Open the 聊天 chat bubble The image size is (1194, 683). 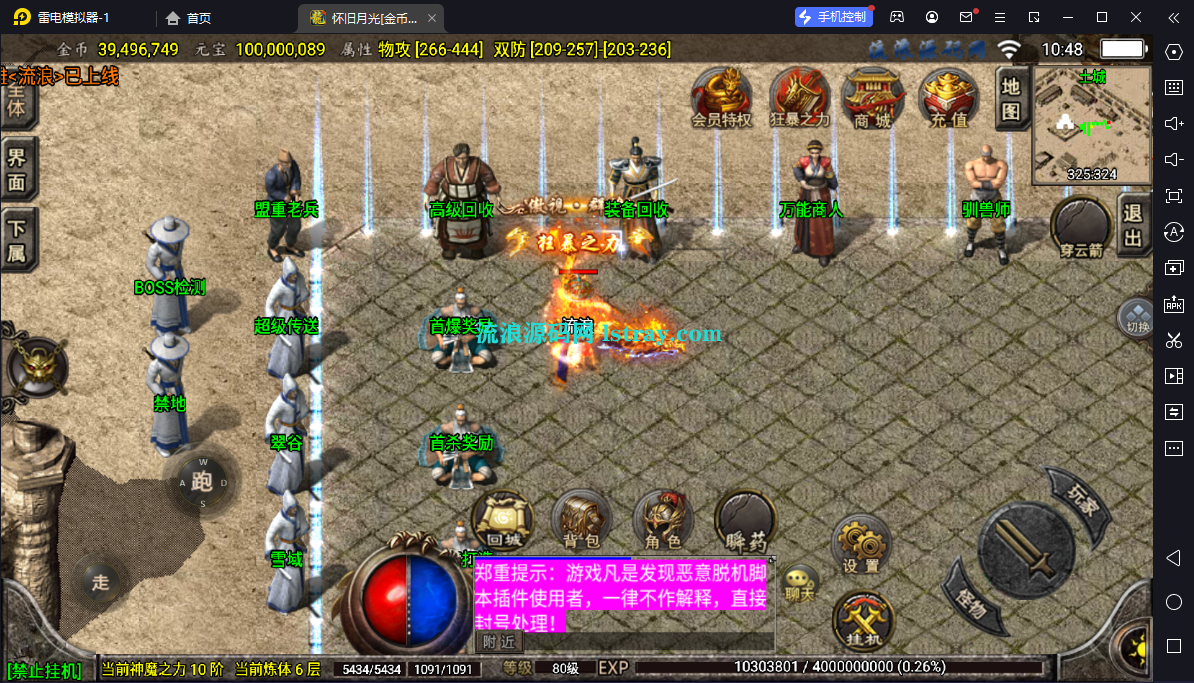[x=800, y=582]
